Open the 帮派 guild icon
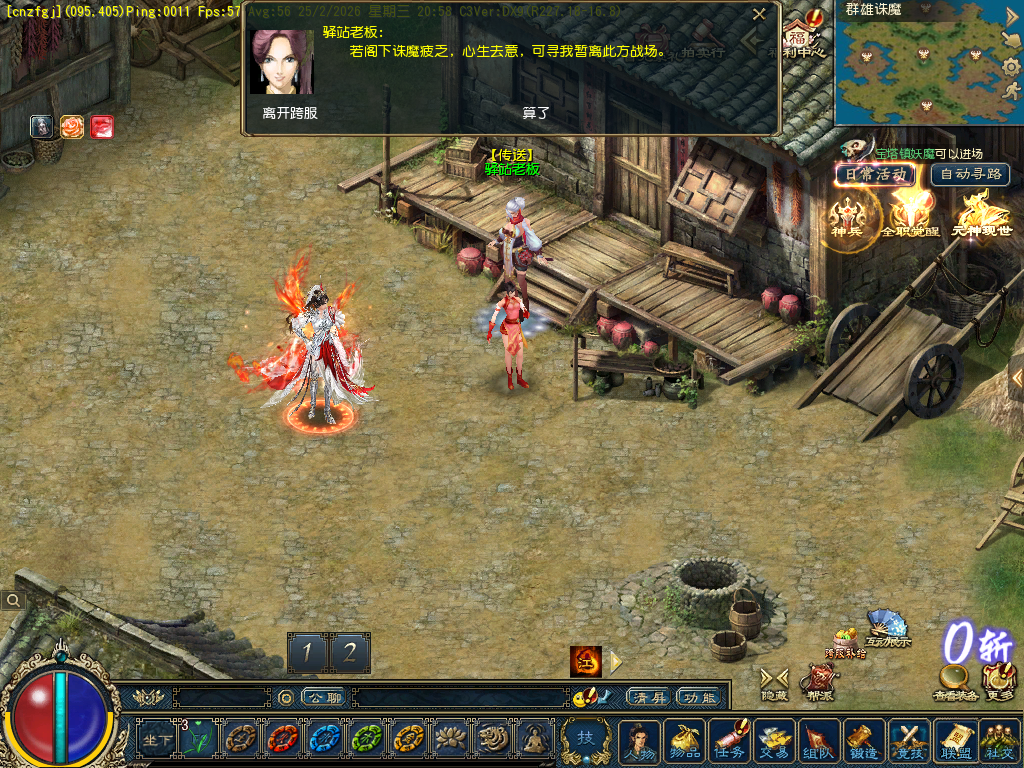The width and height of the screenshot is (1024, 768). tap(819, 682)
